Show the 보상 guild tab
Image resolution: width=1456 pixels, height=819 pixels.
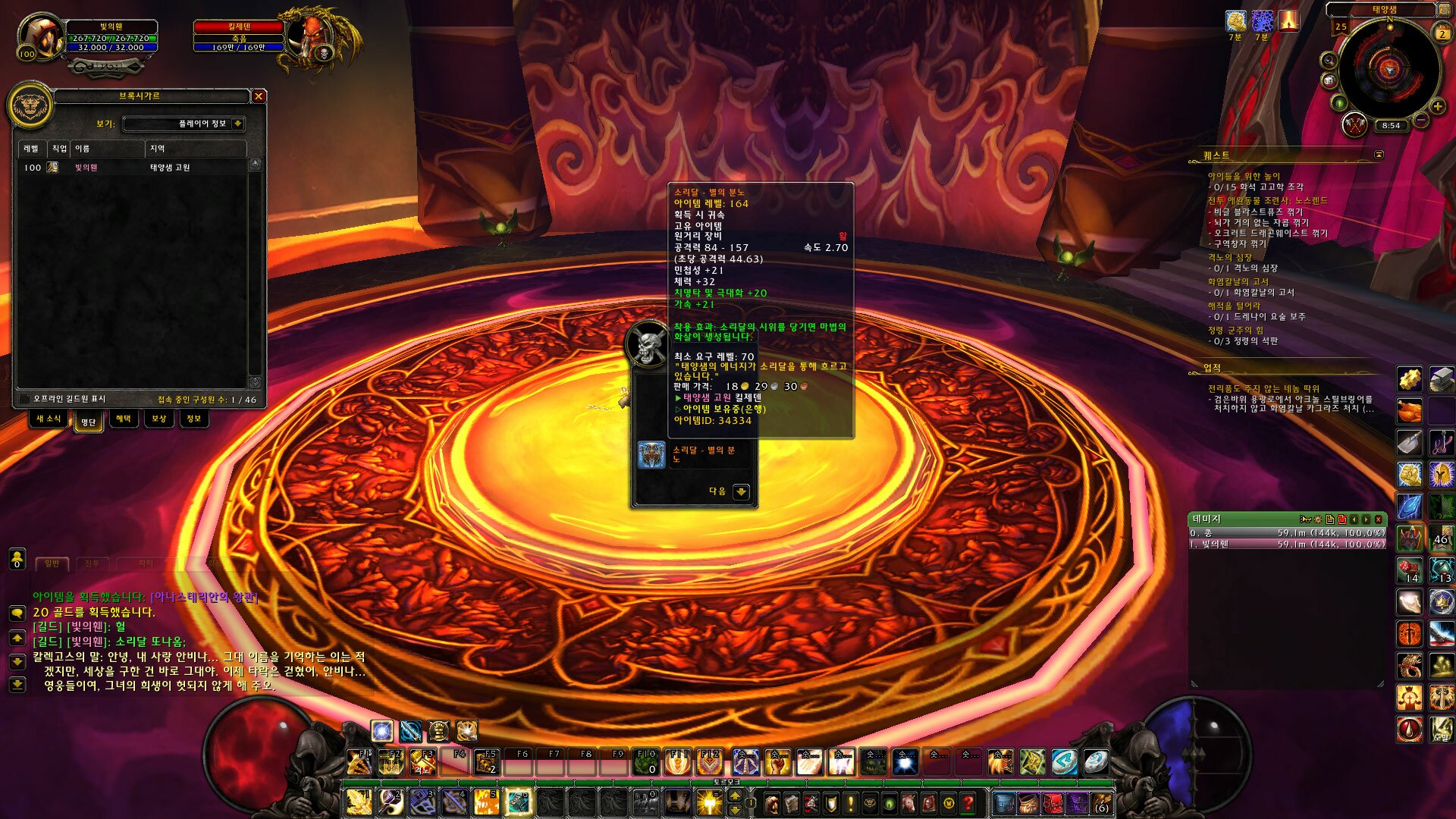(x=158, y=419)
